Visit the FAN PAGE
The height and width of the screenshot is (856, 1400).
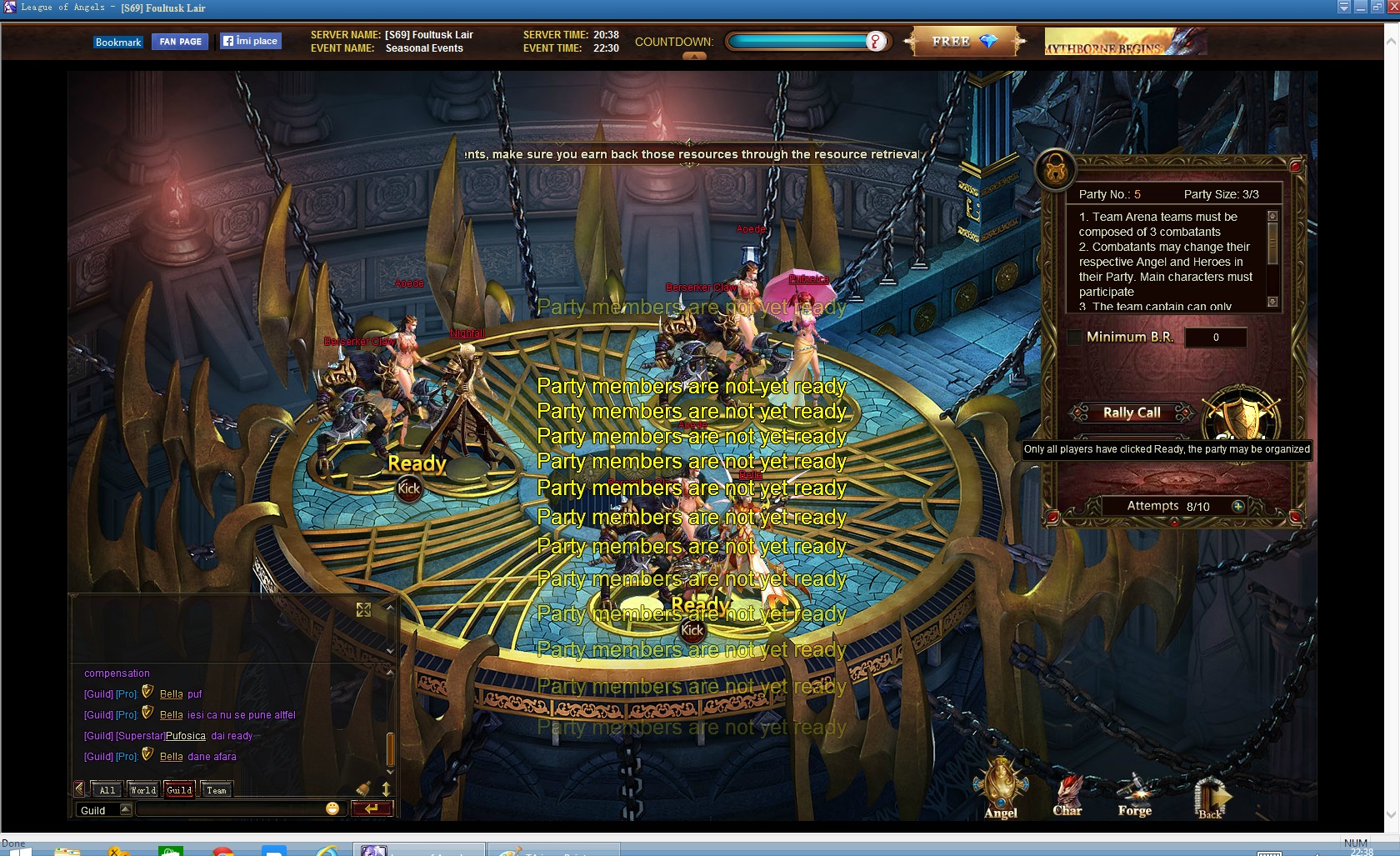pyautogui.click(x=180, y=42)
